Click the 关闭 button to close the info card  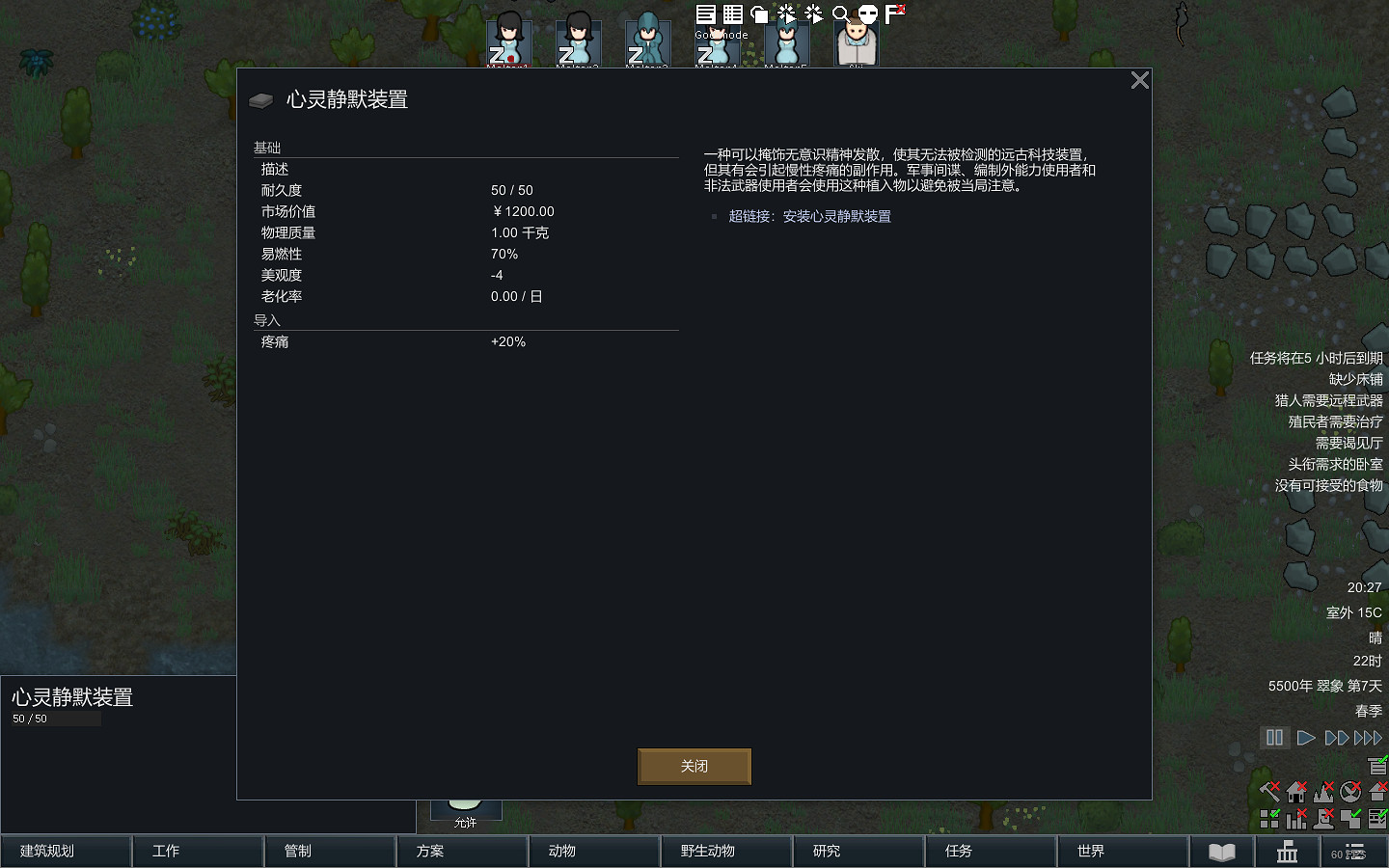point(694,766)
